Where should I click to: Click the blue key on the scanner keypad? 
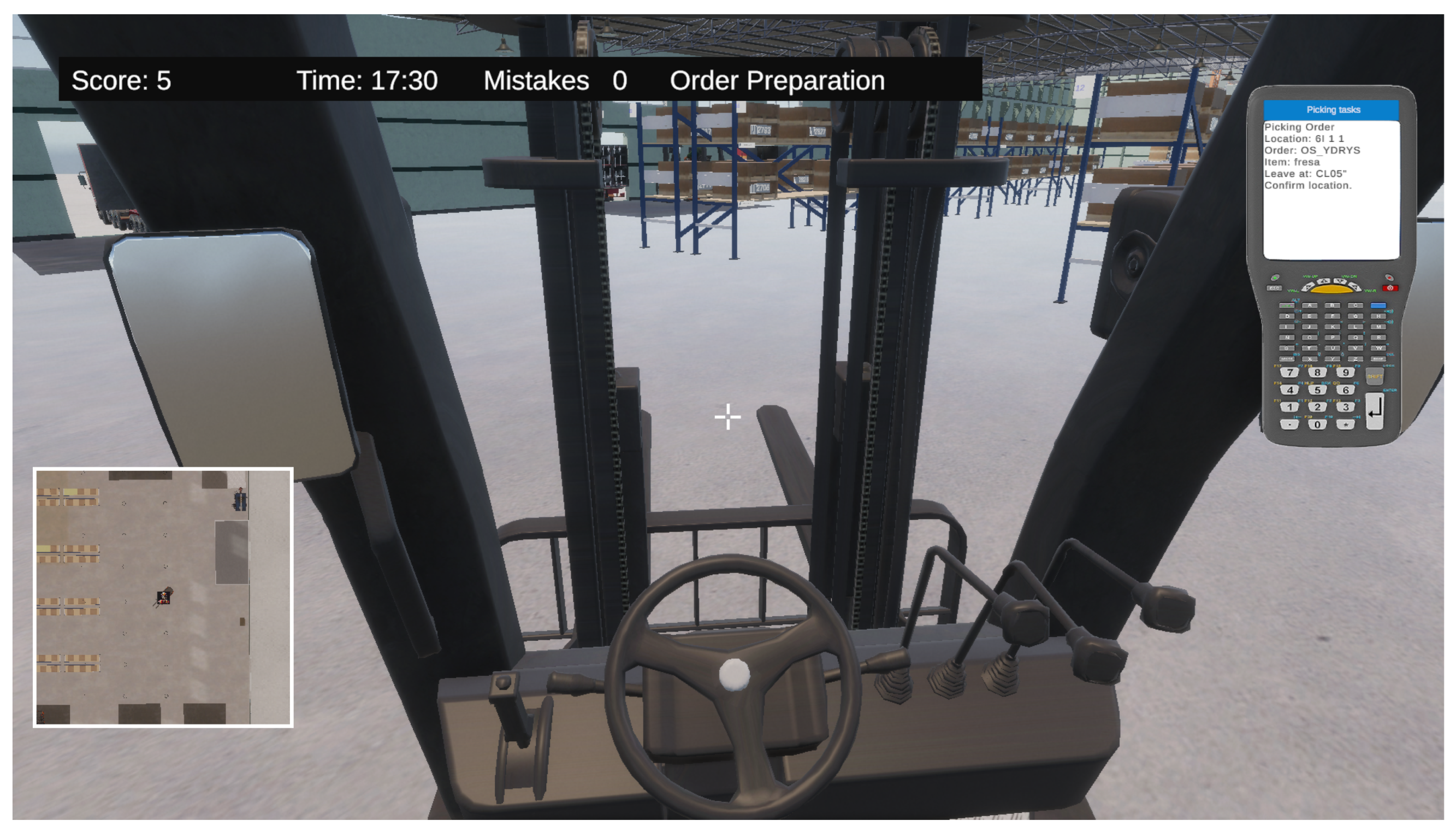[1378, 306]
